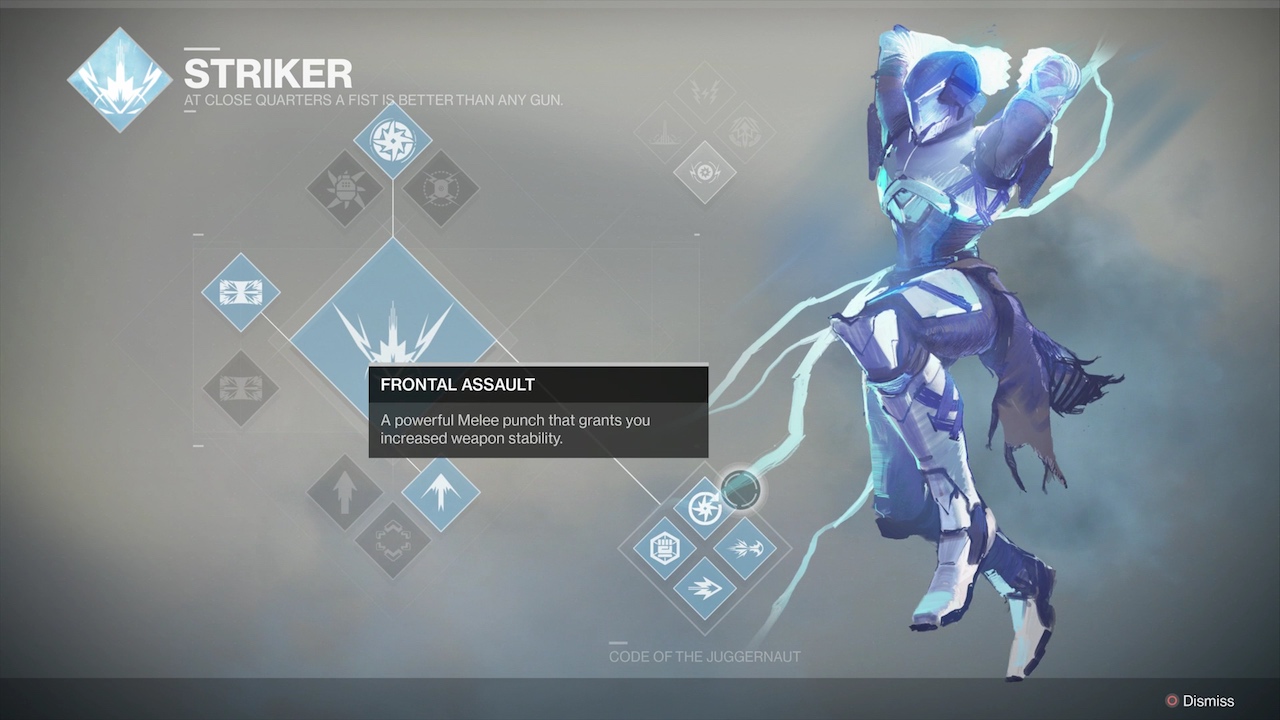Select the fist-in-hexagon Juggernaut perk

(x=664, y=548)
